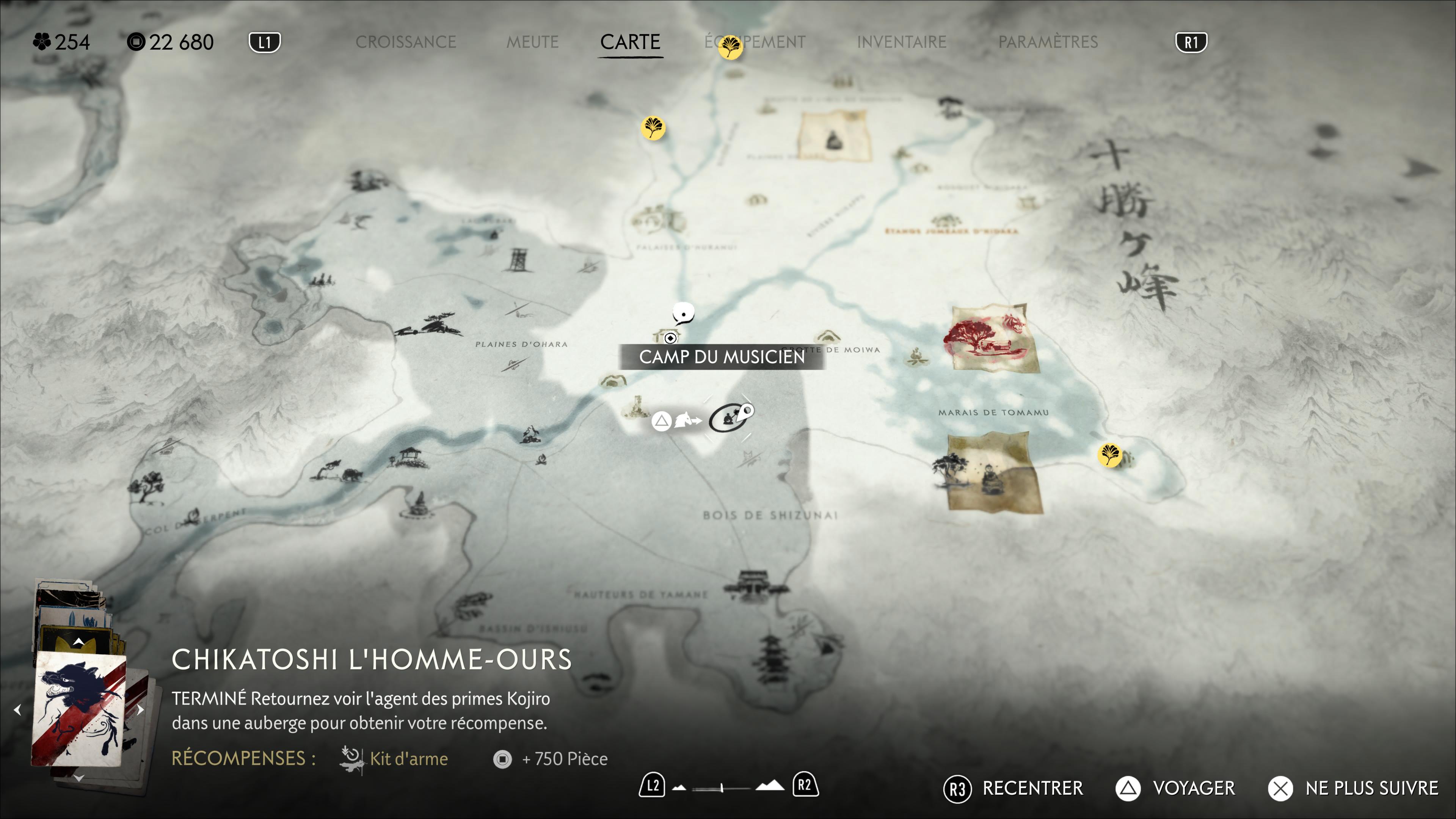
Task: Show the previous quest card with left arrow
Action: coord(17,709)
